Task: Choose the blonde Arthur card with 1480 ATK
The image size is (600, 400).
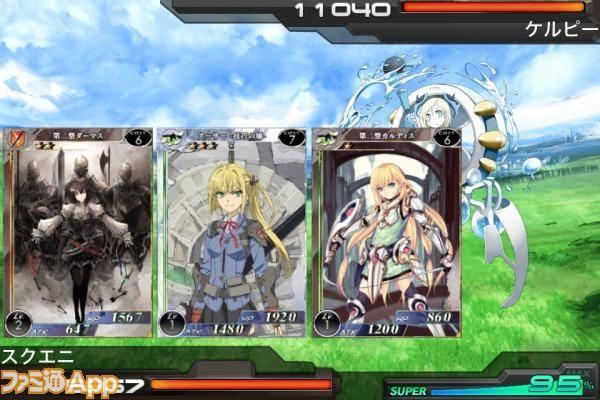Action: coord(232,232)
